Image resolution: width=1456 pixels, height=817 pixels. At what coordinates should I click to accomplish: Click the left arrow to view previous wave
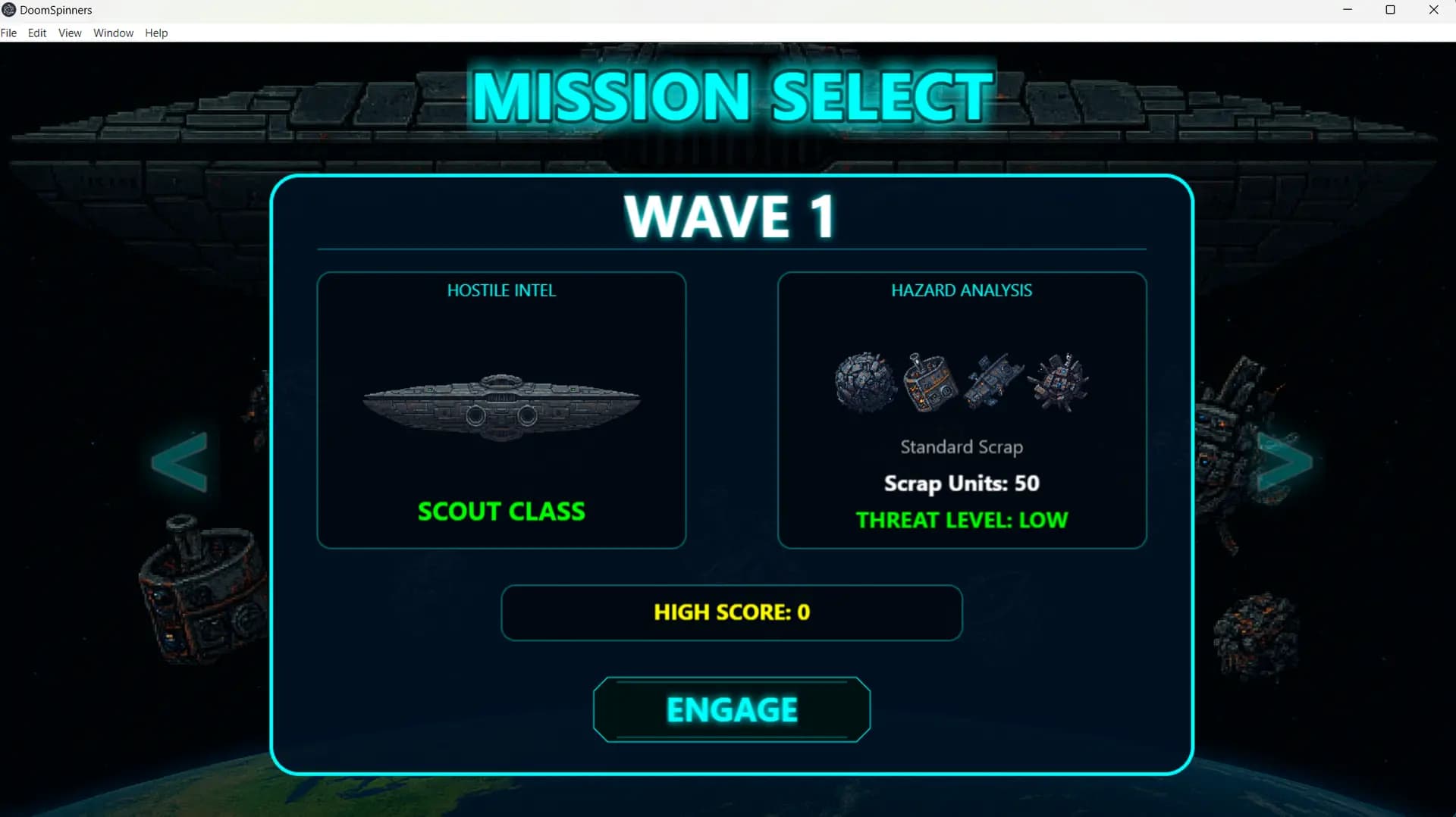pyautogui.click(x=180, y=461)
